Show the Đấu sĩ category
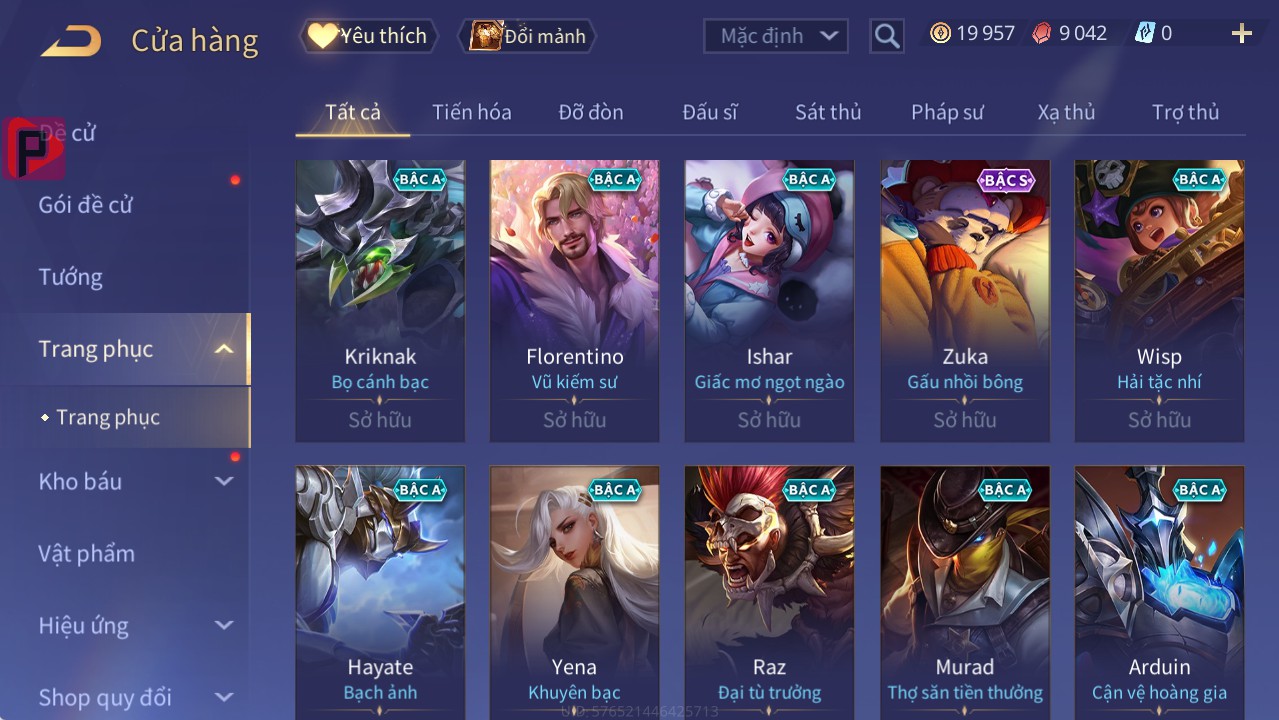This screenshot has width=1279, height=720. 710,112
